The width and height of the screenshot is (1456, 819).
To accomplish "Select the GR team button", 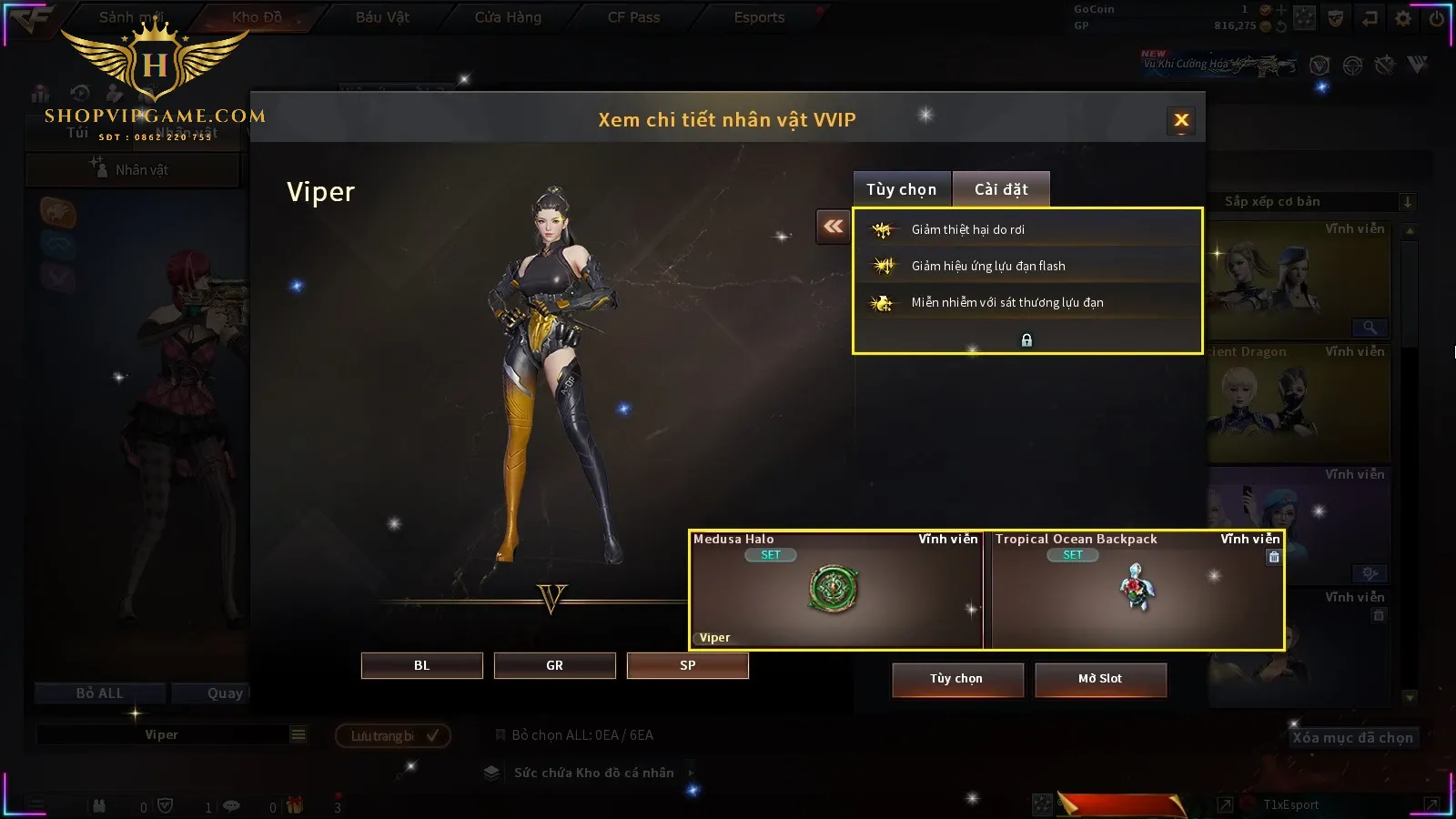I will pyautogui.click(x=554, y=665).
